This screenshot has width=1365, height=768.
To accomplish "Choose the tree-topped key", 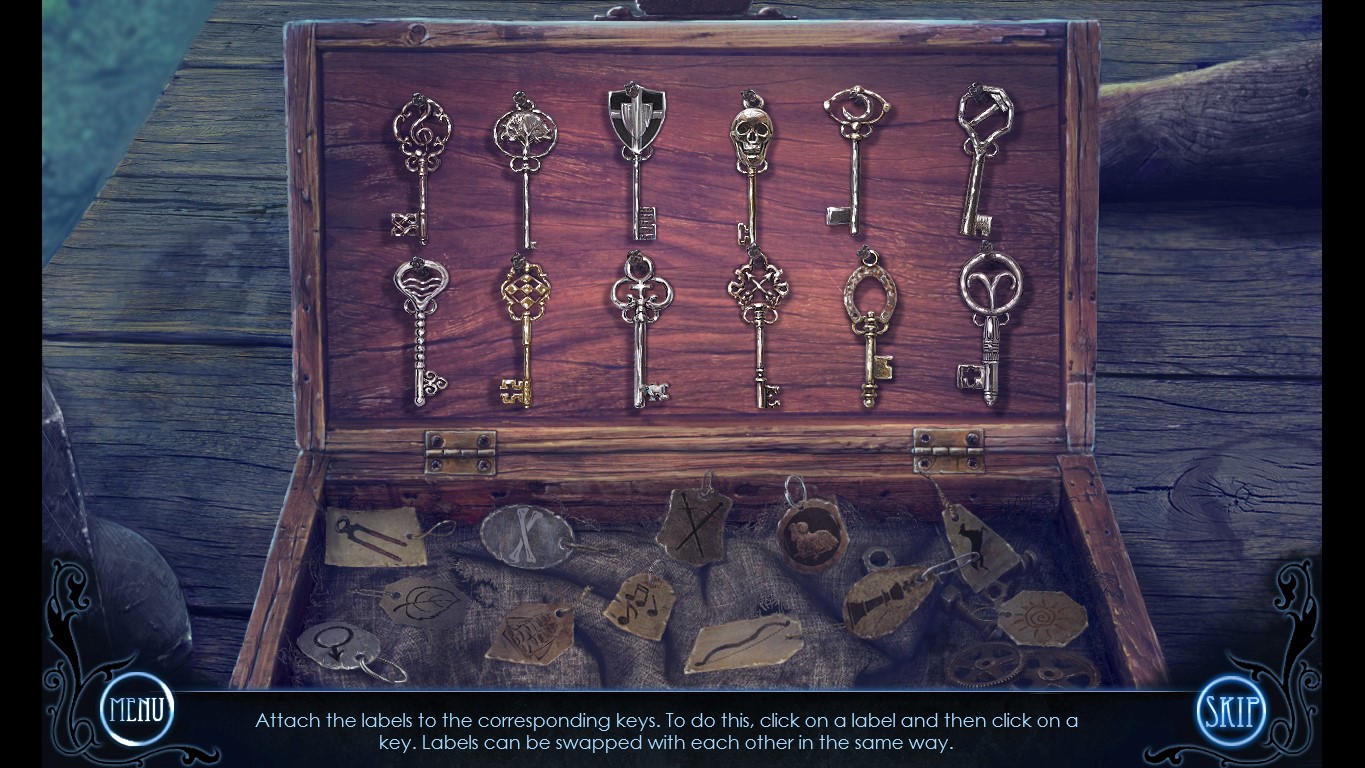I will (524, 165).
